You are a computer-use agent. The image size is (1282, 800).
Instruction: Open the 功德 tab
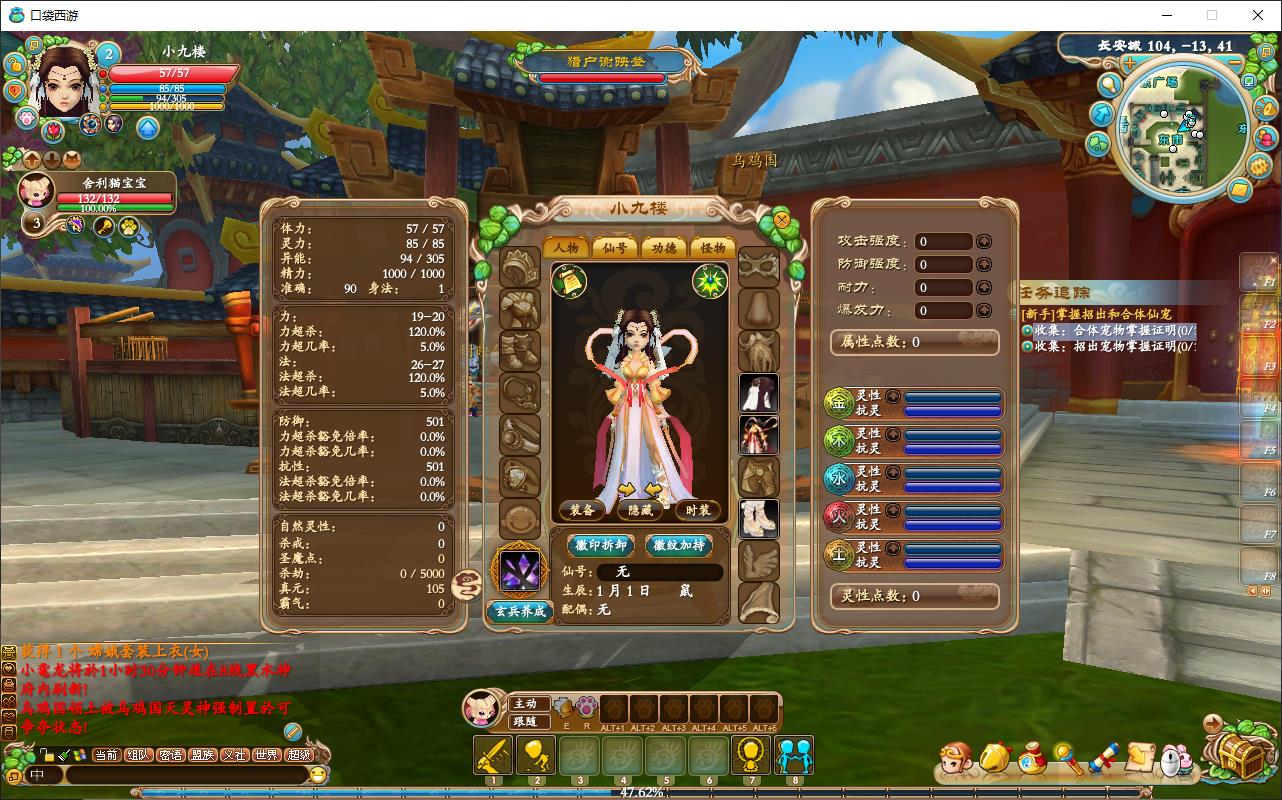click(x=663, y=248)
